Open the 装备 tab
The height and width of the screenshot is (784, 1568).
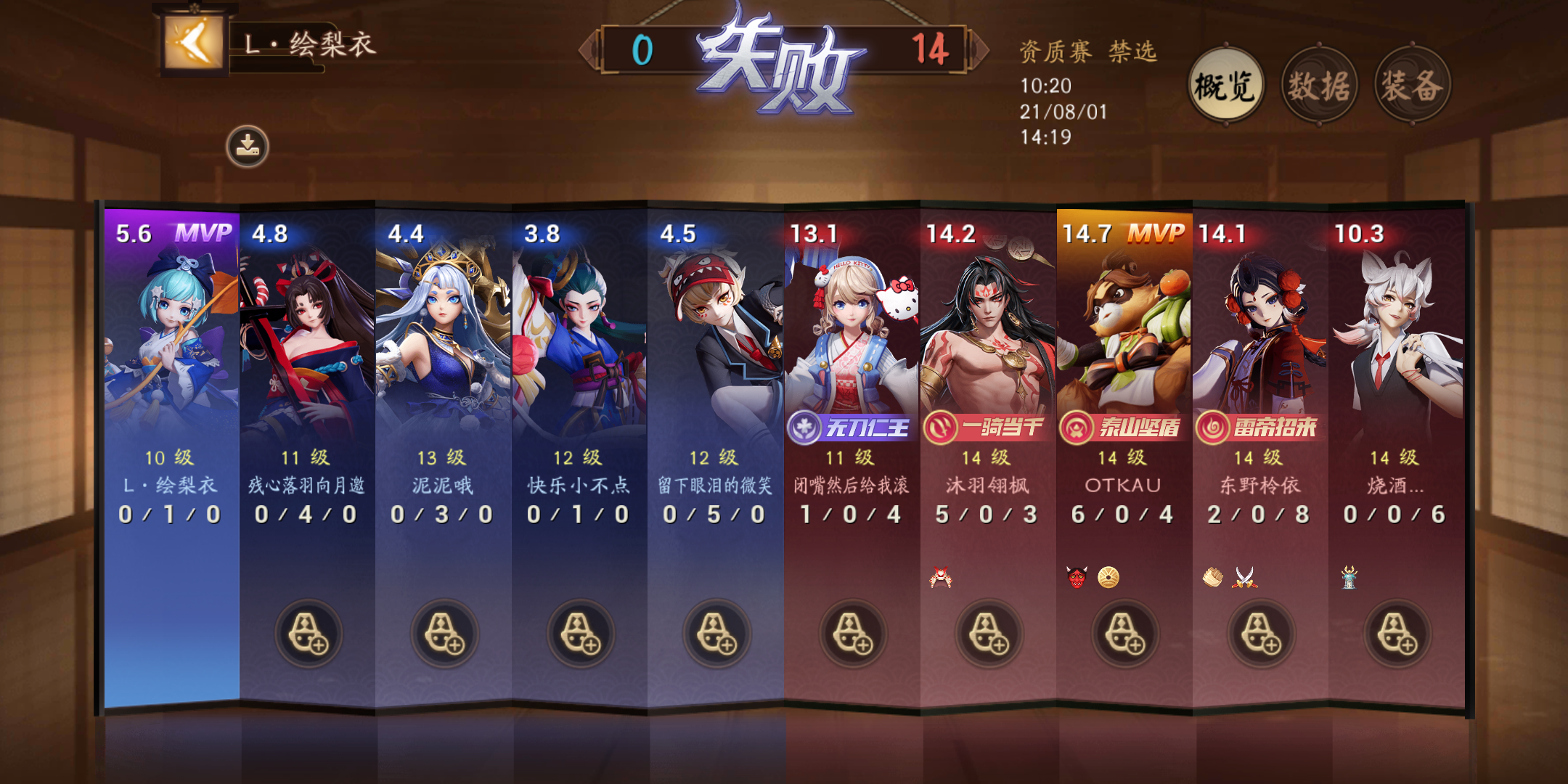coord(1416,85)
